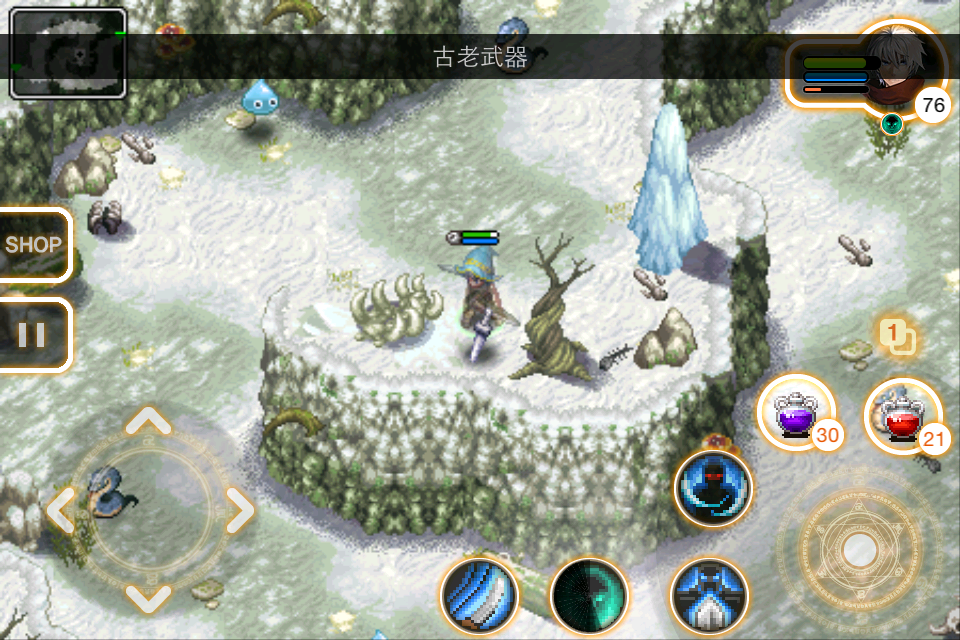Activate the red-eyed shadow figure skill
Screen dimensions: 960x640
(x=713, y=489)
